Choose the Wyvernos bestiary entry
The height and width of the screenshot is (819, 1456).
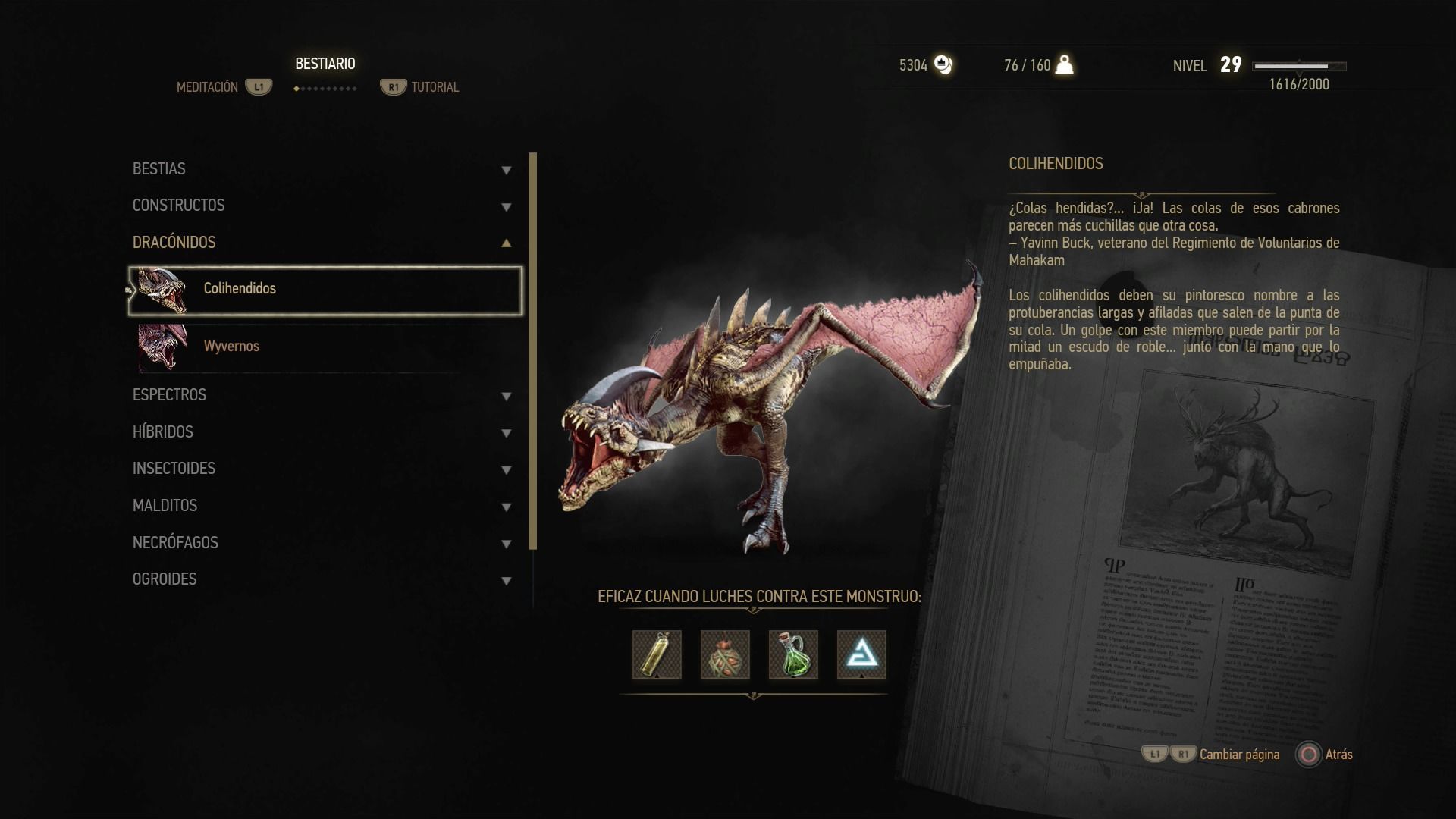[x=325, y=347]
